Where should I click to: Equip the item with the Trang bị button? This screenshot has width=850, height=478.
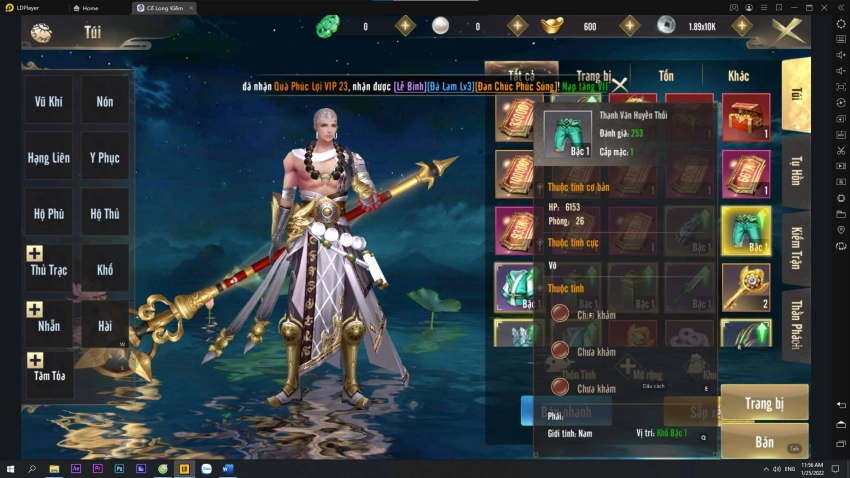(x=764, y=403)
